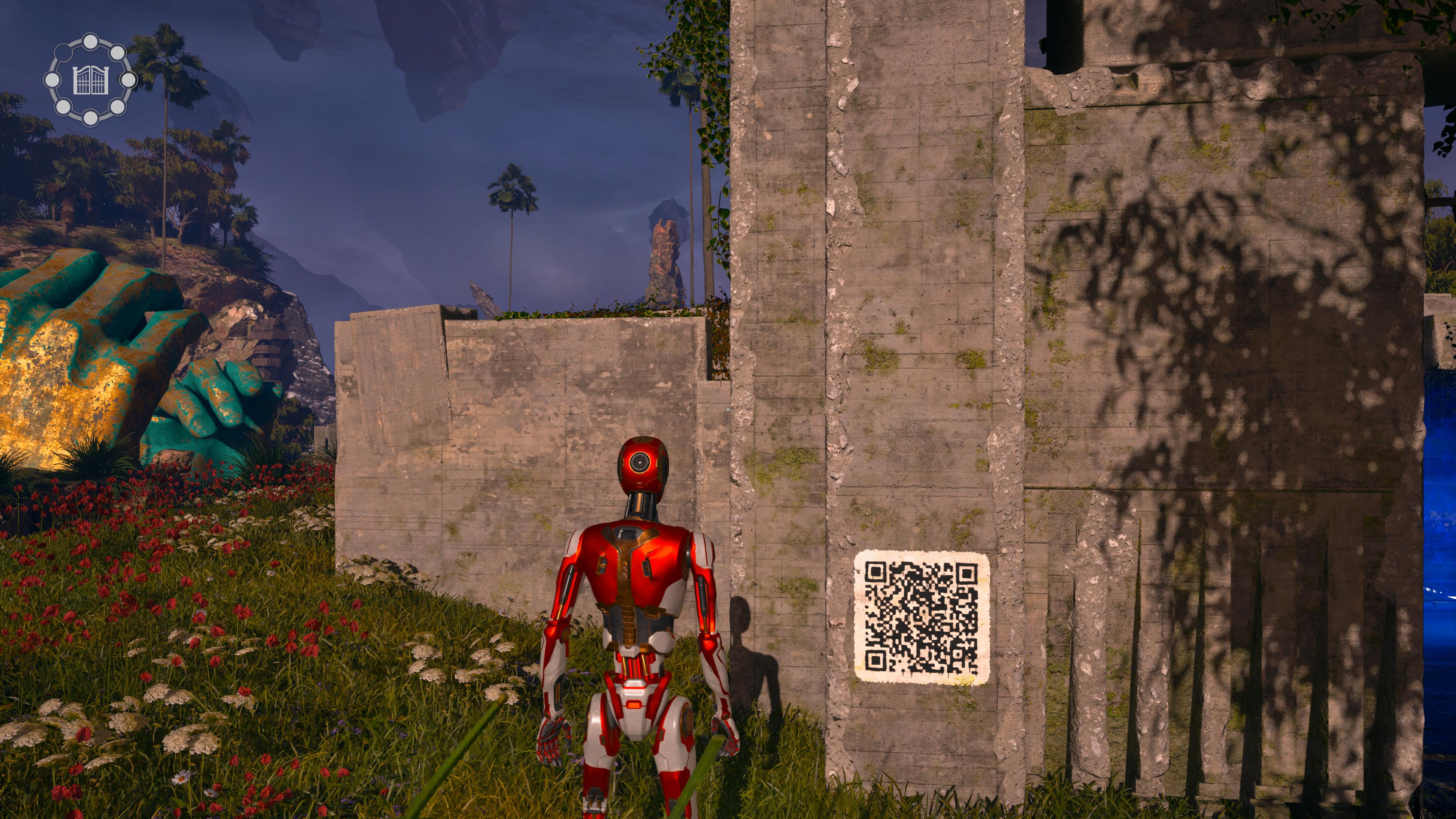Click the gate icon in the progress ring

pos(91,81)
